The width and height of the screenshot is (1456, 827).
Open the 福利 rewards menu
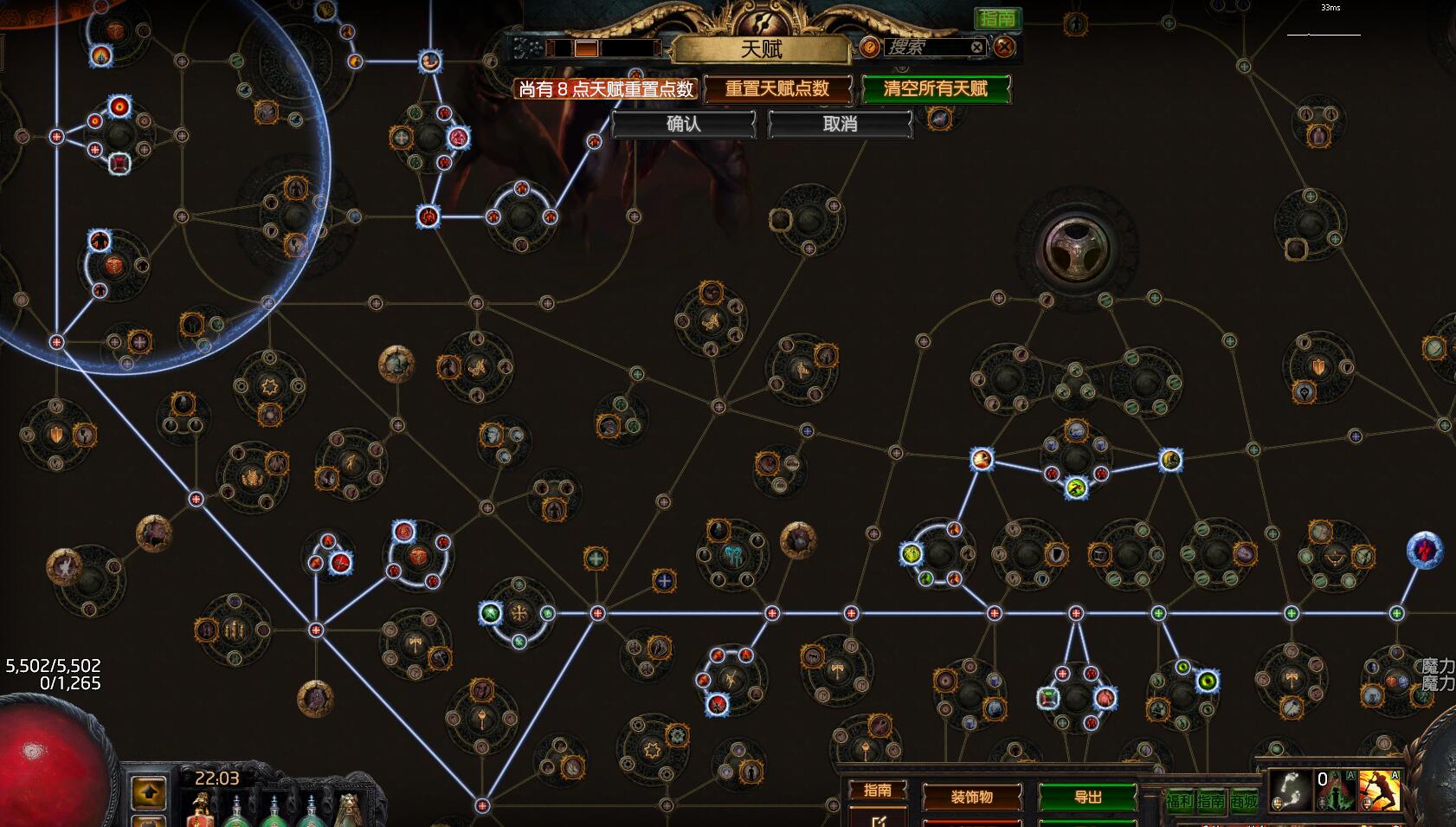[x=1180, y=801]
